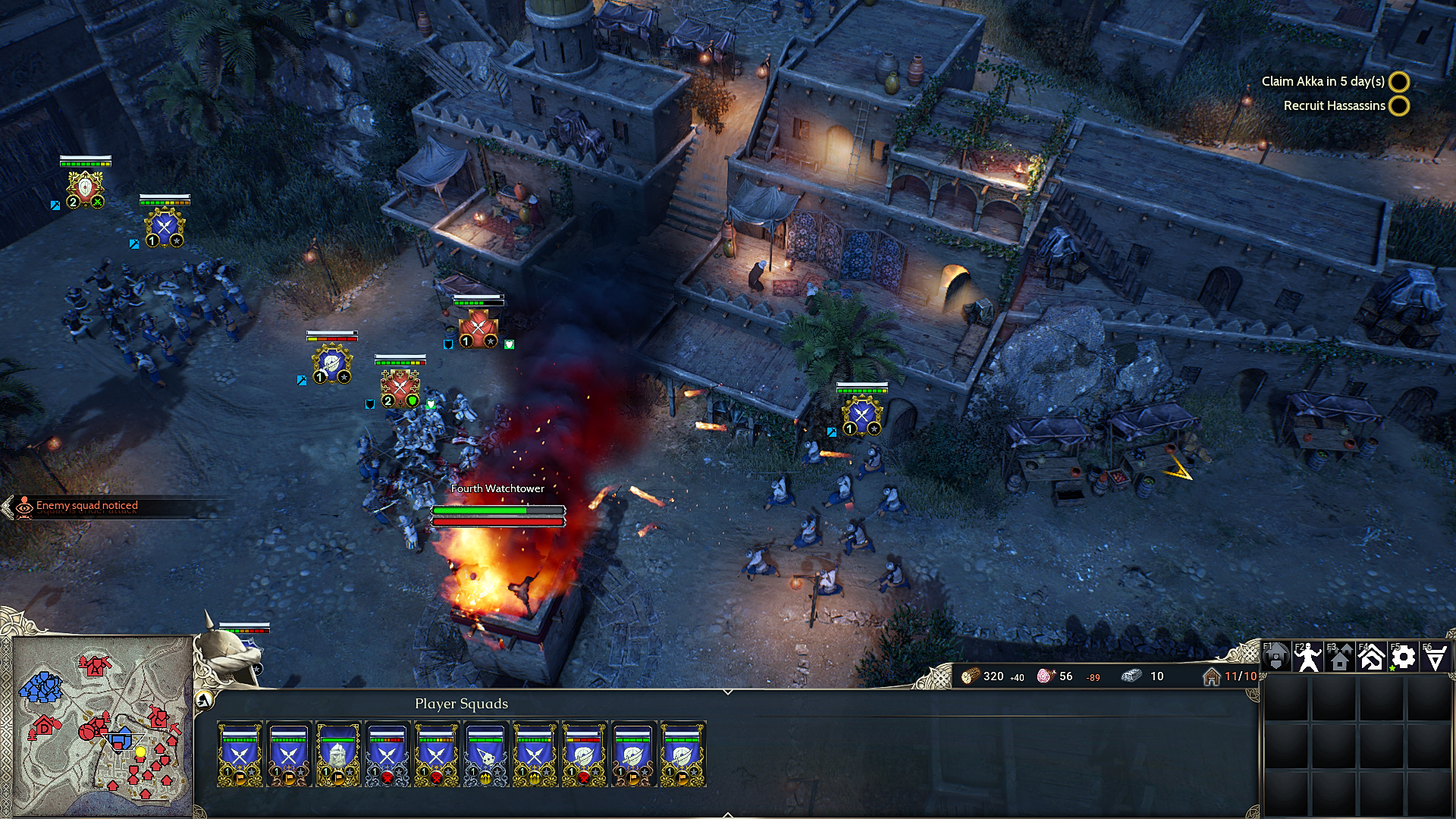1456x819 pixels.
Task: Click the Fourth Watchtower health bar
Action: [497, 511]
